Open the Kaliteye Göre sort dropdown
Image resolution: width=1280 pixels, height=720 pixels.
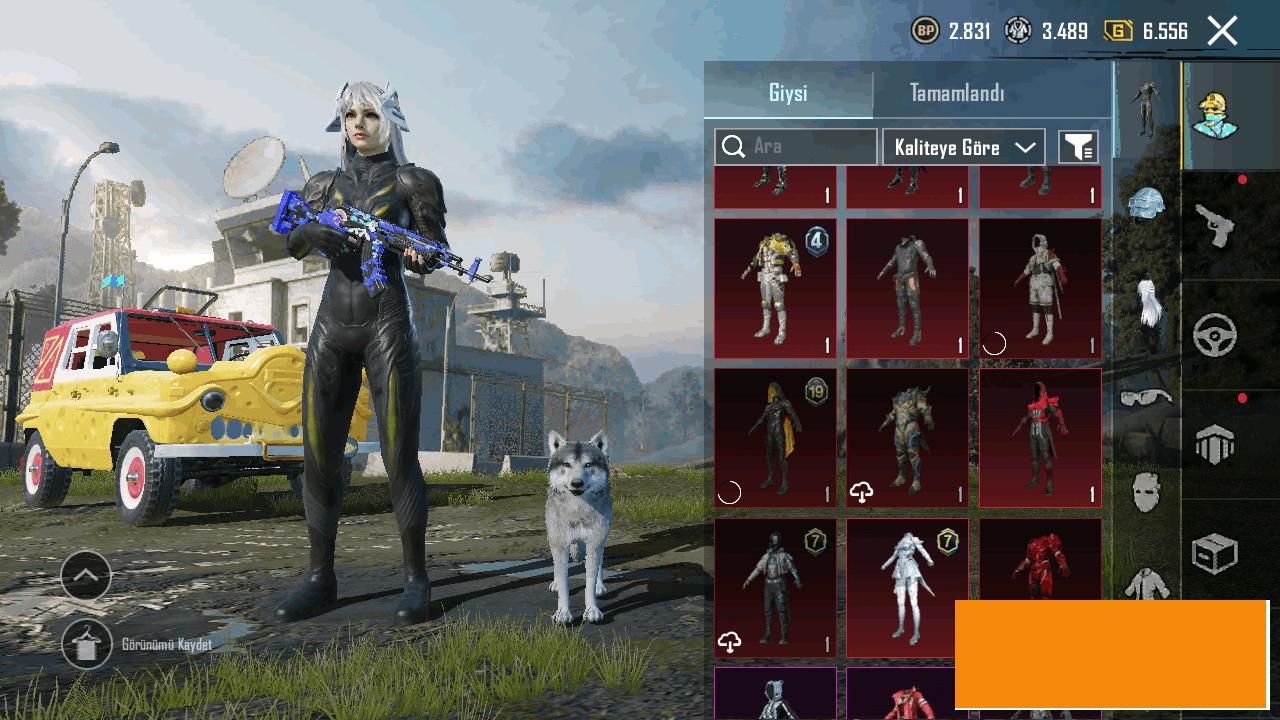pyautogui.click(x=964, y=147)
